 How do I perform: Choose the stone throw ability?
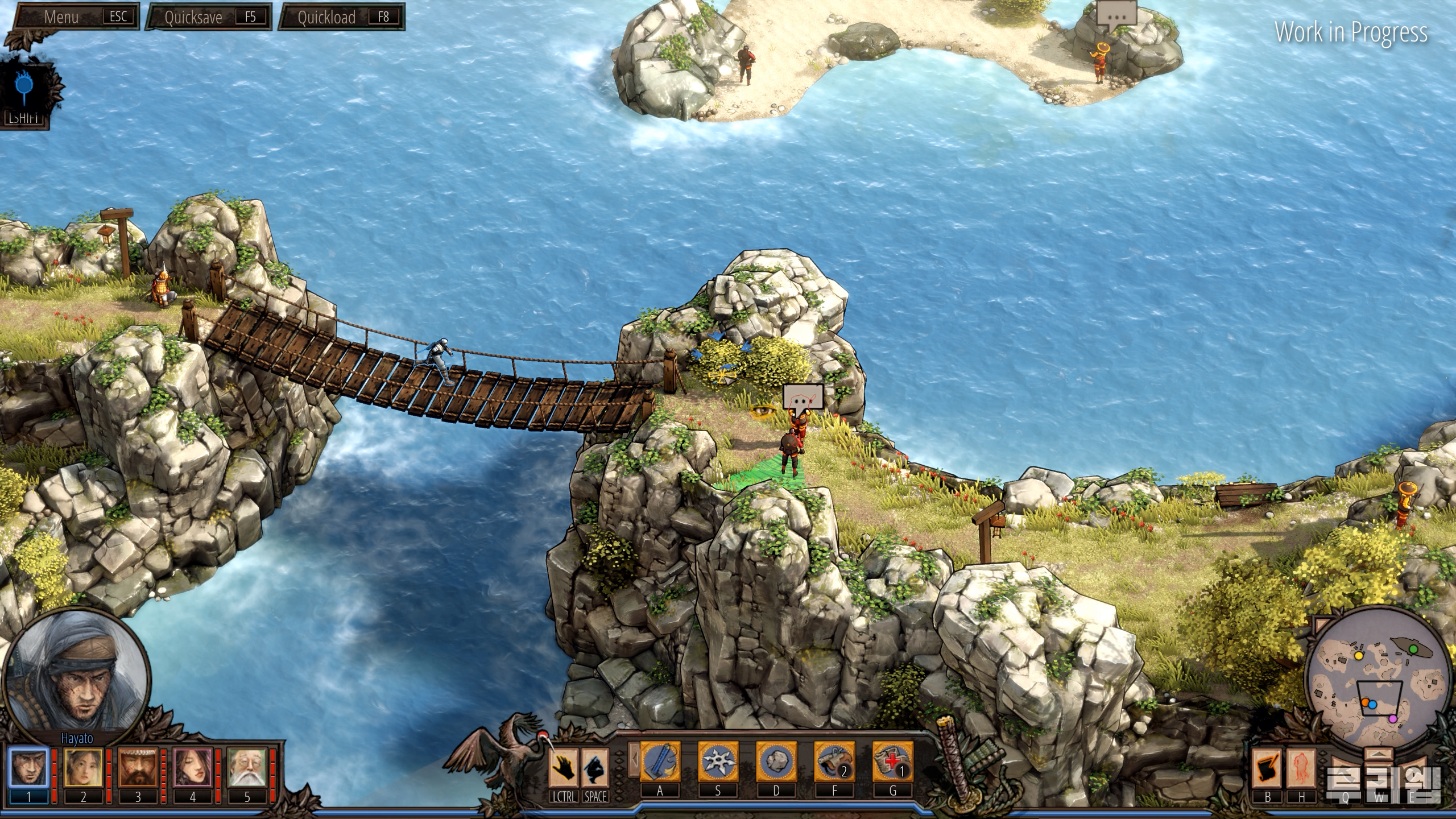[x=776, y=762]
